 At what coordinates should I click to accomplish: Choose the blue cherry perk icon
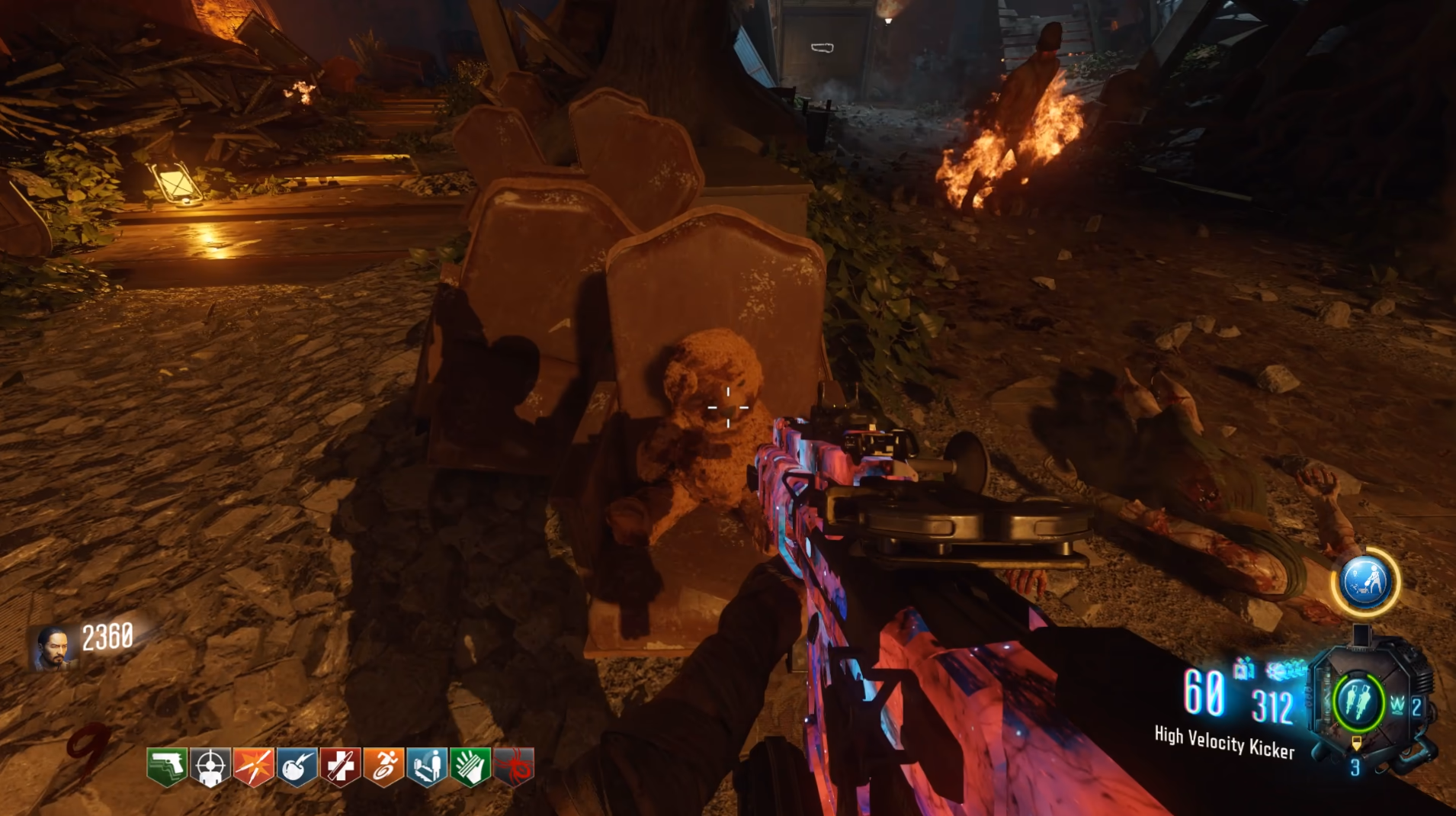(x=297, y=766)
